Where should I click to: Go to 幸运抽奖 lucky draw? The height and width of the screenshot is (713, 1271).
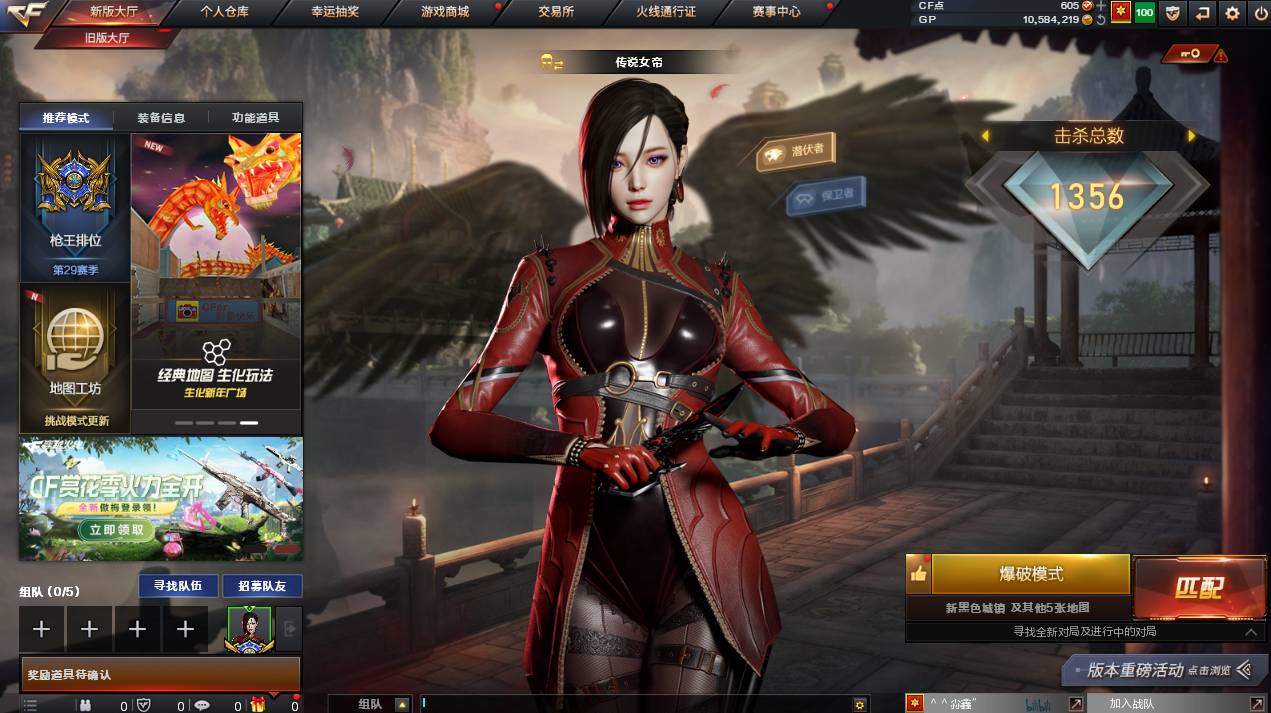coord(334,12)
